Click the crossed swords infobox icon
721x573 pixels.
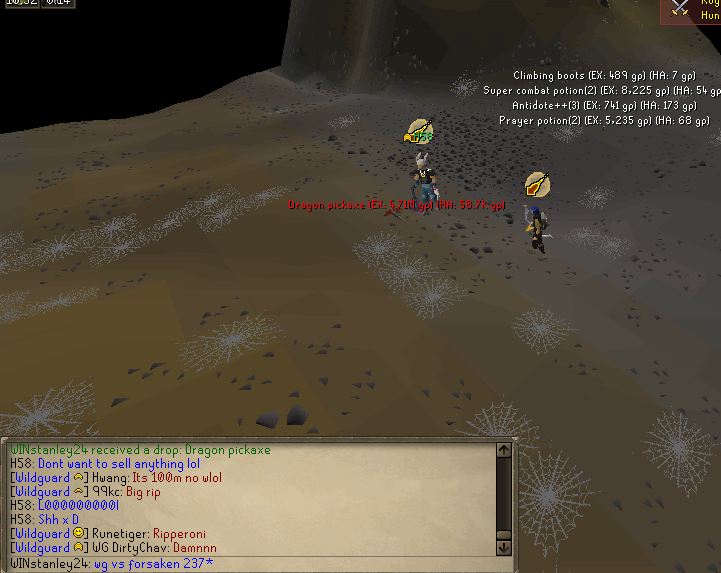pos(681,9)
